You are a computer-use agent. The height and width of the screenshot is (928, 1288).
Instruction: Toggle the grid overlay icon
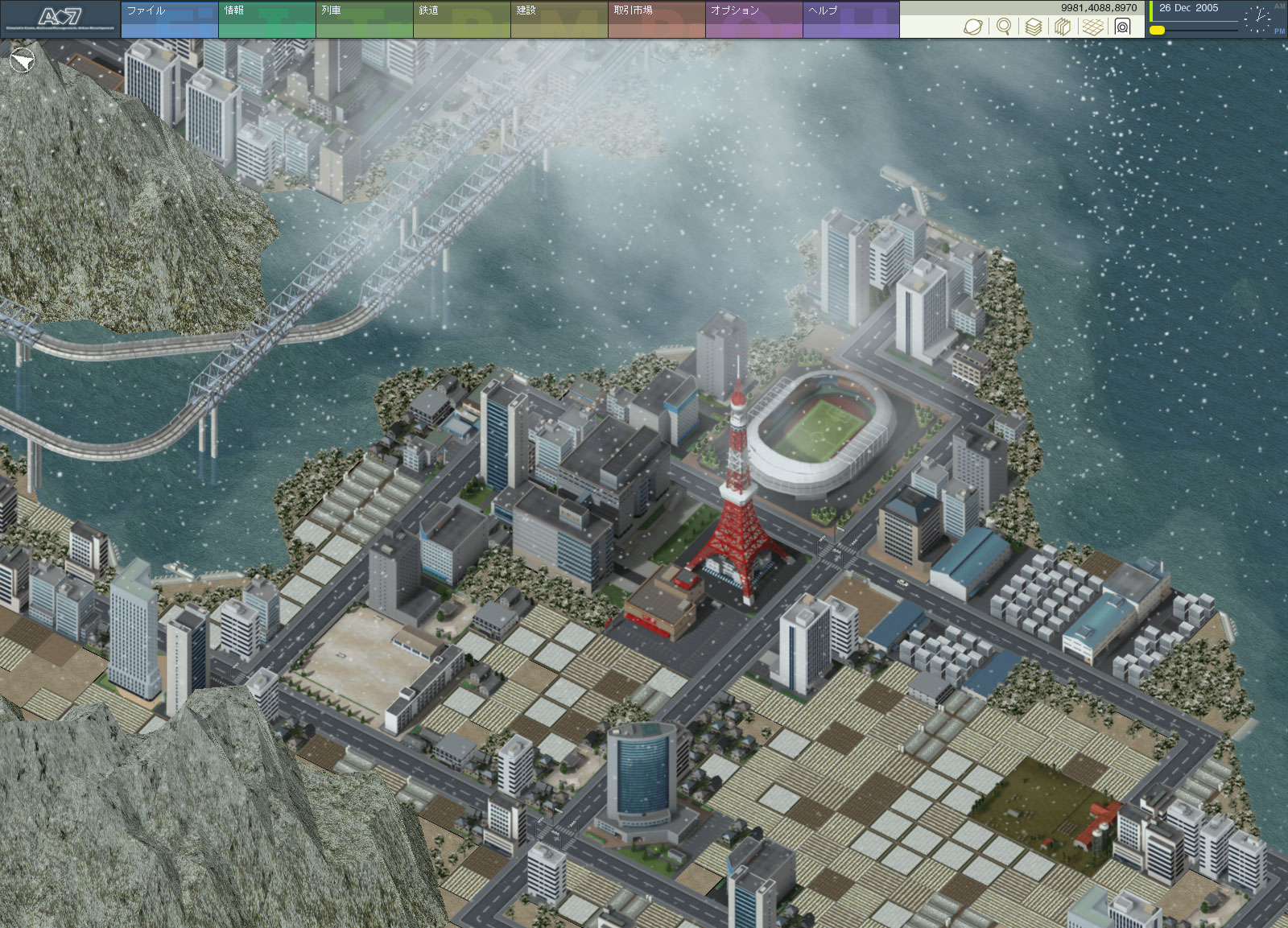pyautogui.click(x=1092, y=27)
